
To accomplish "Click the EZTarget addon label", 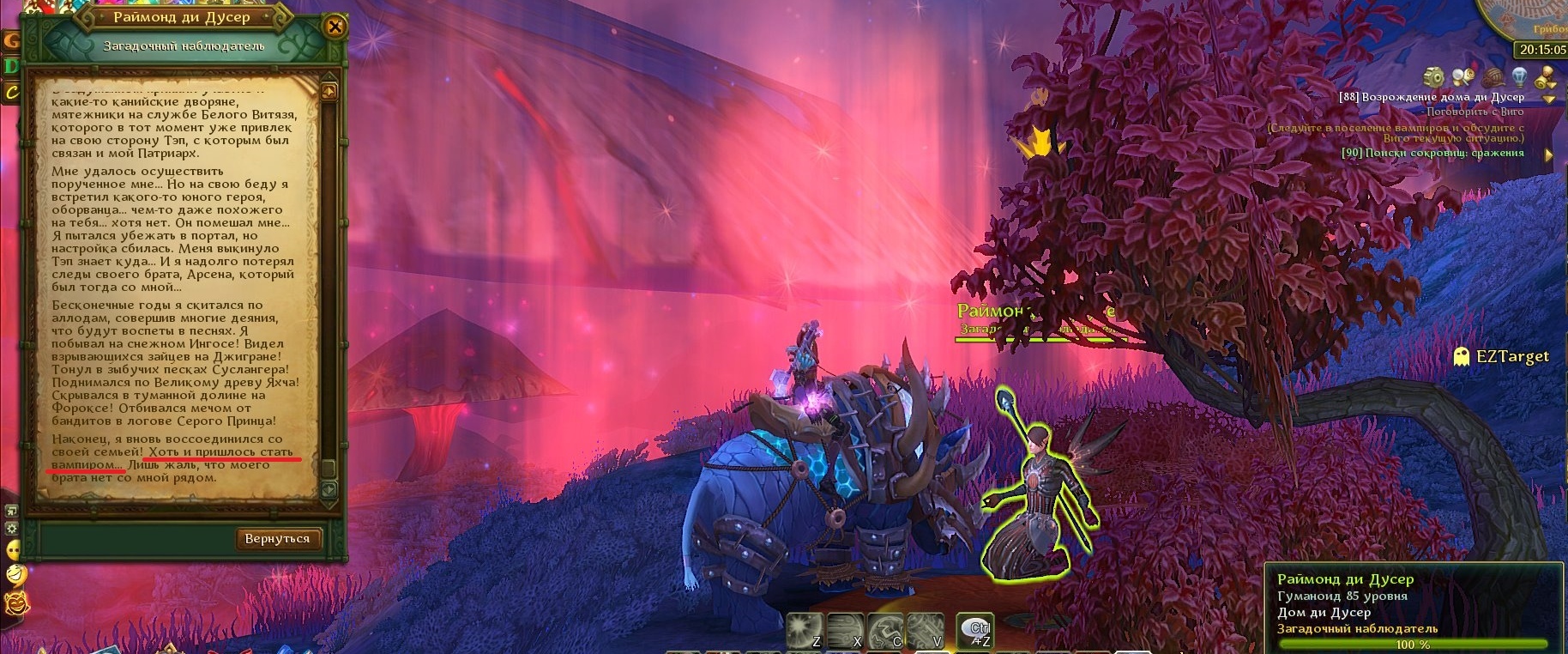I will (x=1511, y=356).
